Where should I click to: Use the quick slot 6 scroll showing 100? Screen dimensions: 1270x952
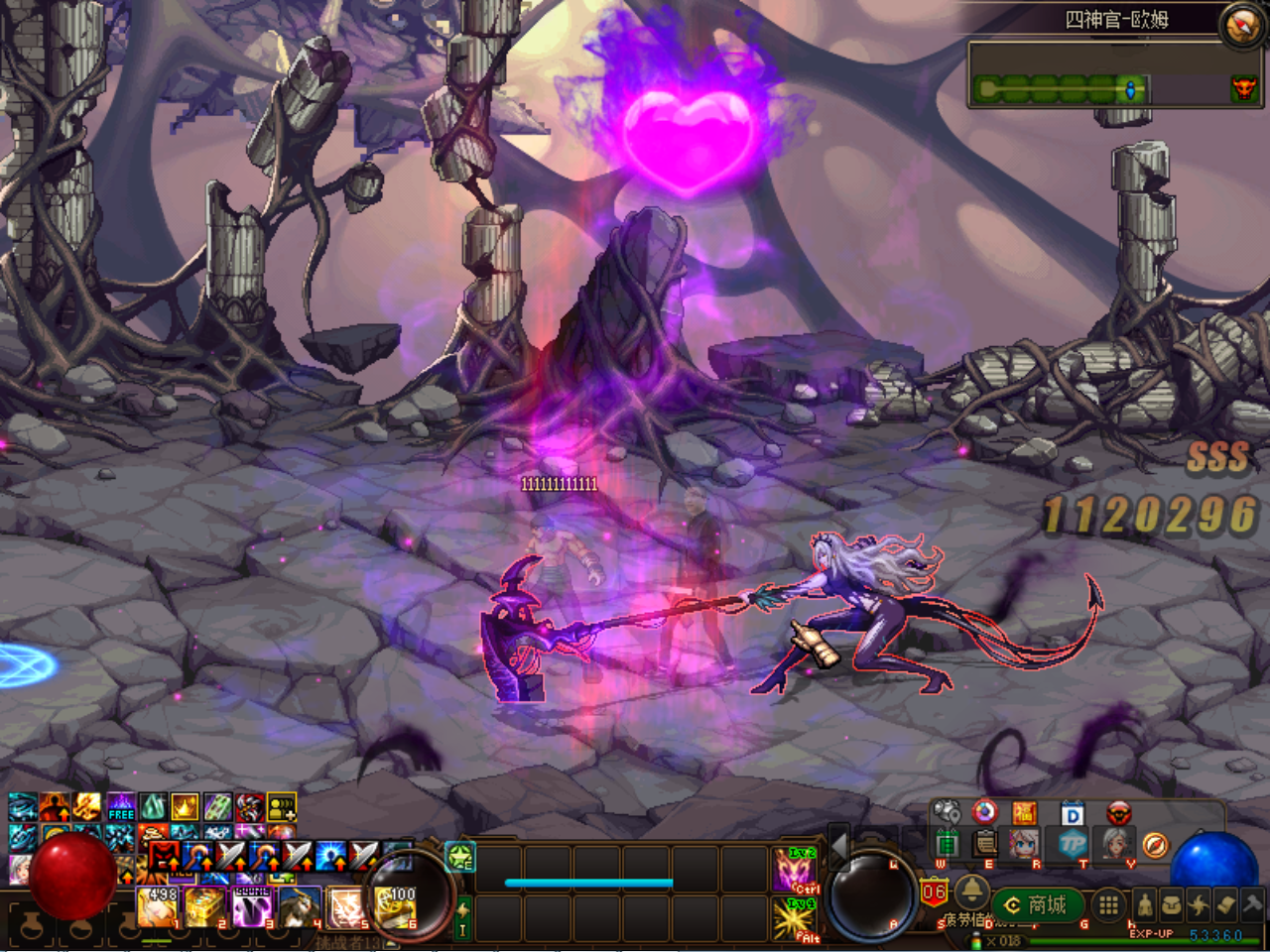(x=396, y=907)
